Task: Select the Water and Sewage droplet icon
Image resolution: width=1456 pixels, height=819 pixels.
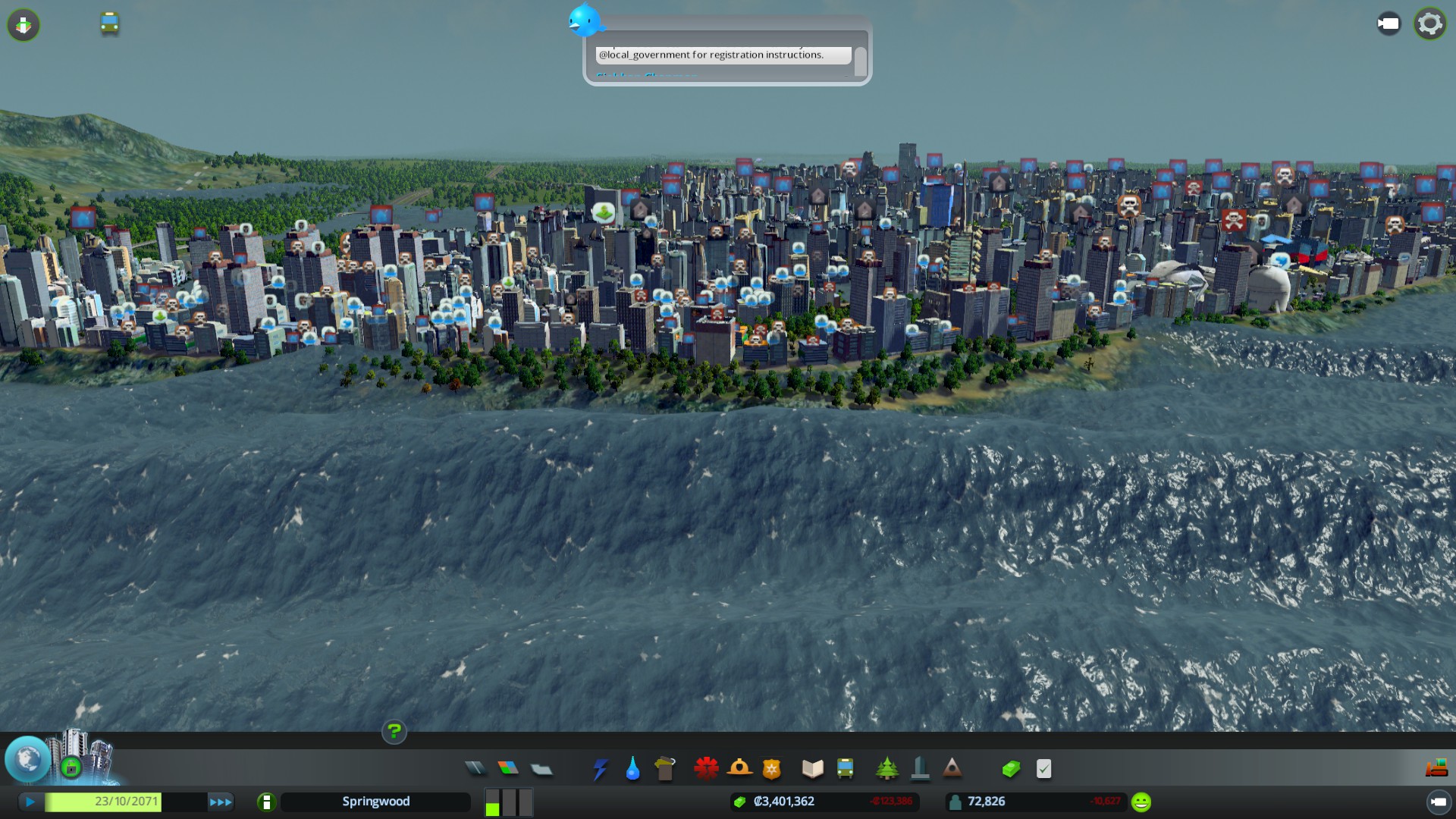Action: click(x=632, y=769)
